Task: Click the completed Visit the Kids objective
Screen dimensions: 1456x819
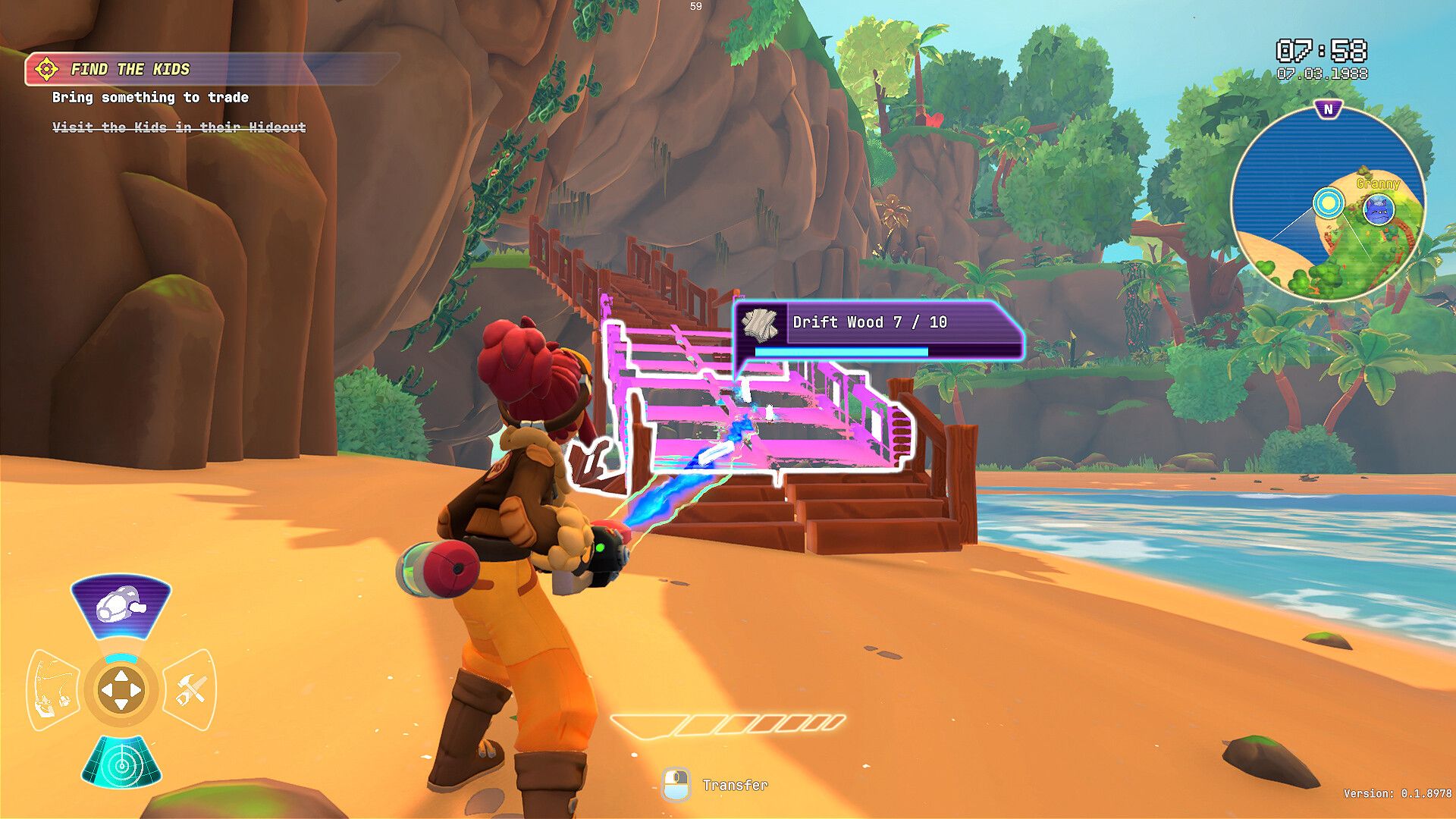Action: [x=177, y=128]
